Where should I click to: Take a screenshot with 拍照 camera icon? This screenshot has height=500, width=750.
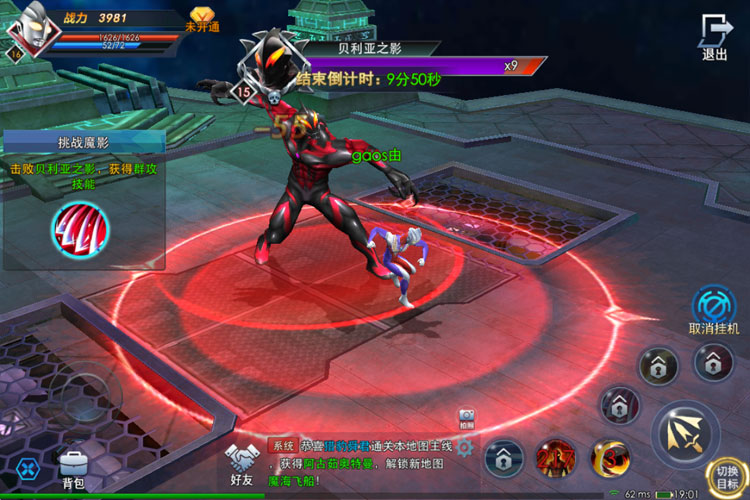[x=466, y=417]
